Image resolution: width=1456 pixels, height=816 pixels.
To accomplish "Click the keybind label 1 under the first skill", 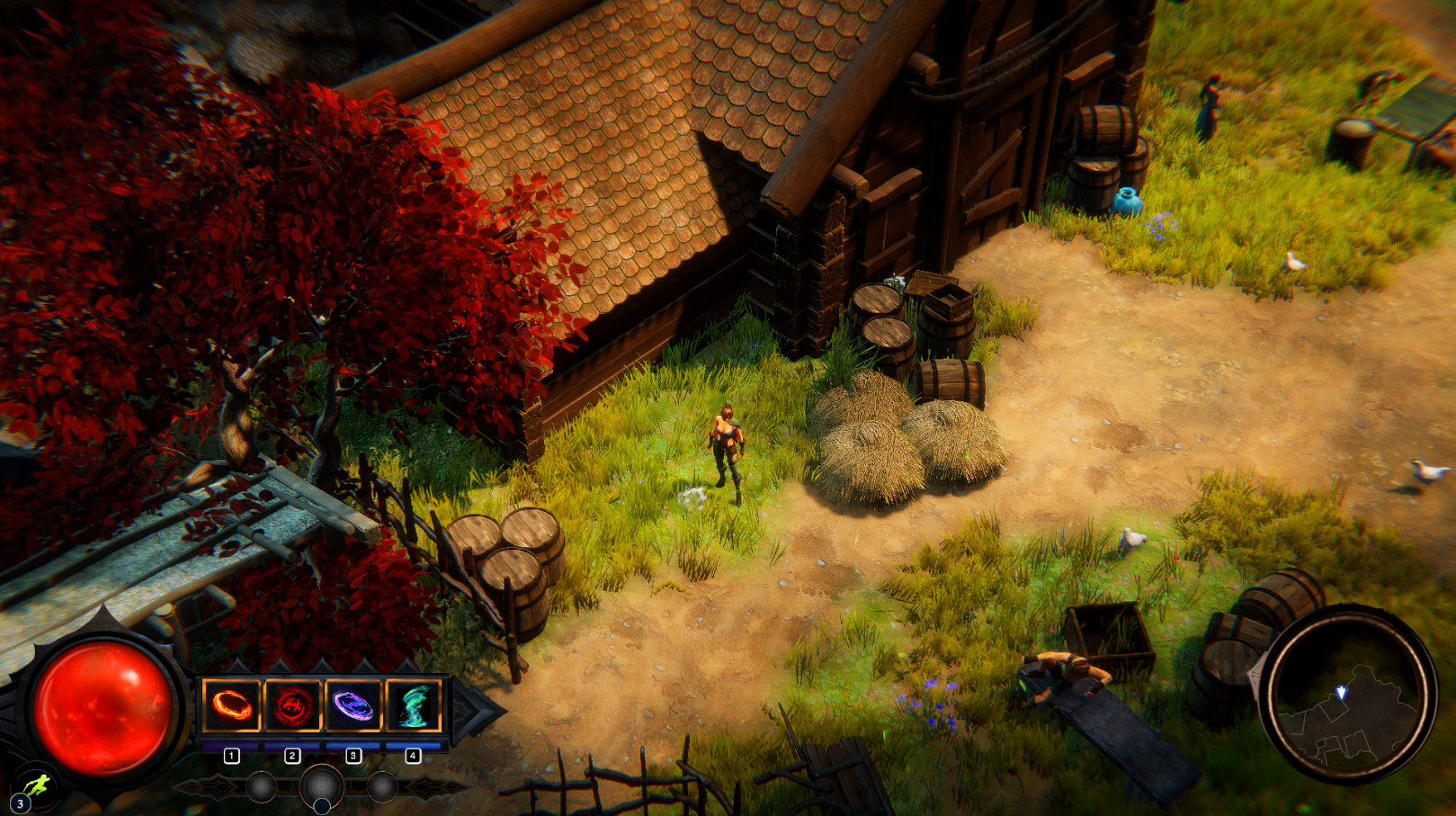I will [x=232, y=755].
